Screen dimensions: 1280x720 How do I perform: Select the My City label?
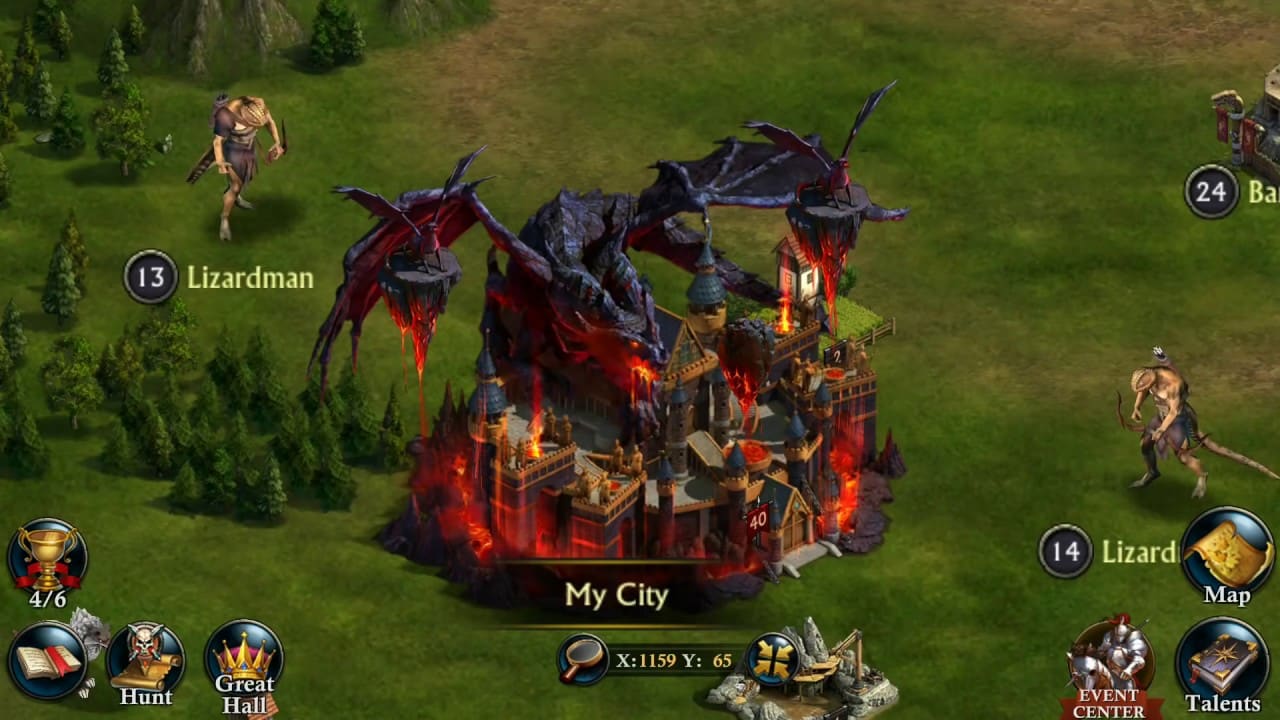(x=616, y=596)
